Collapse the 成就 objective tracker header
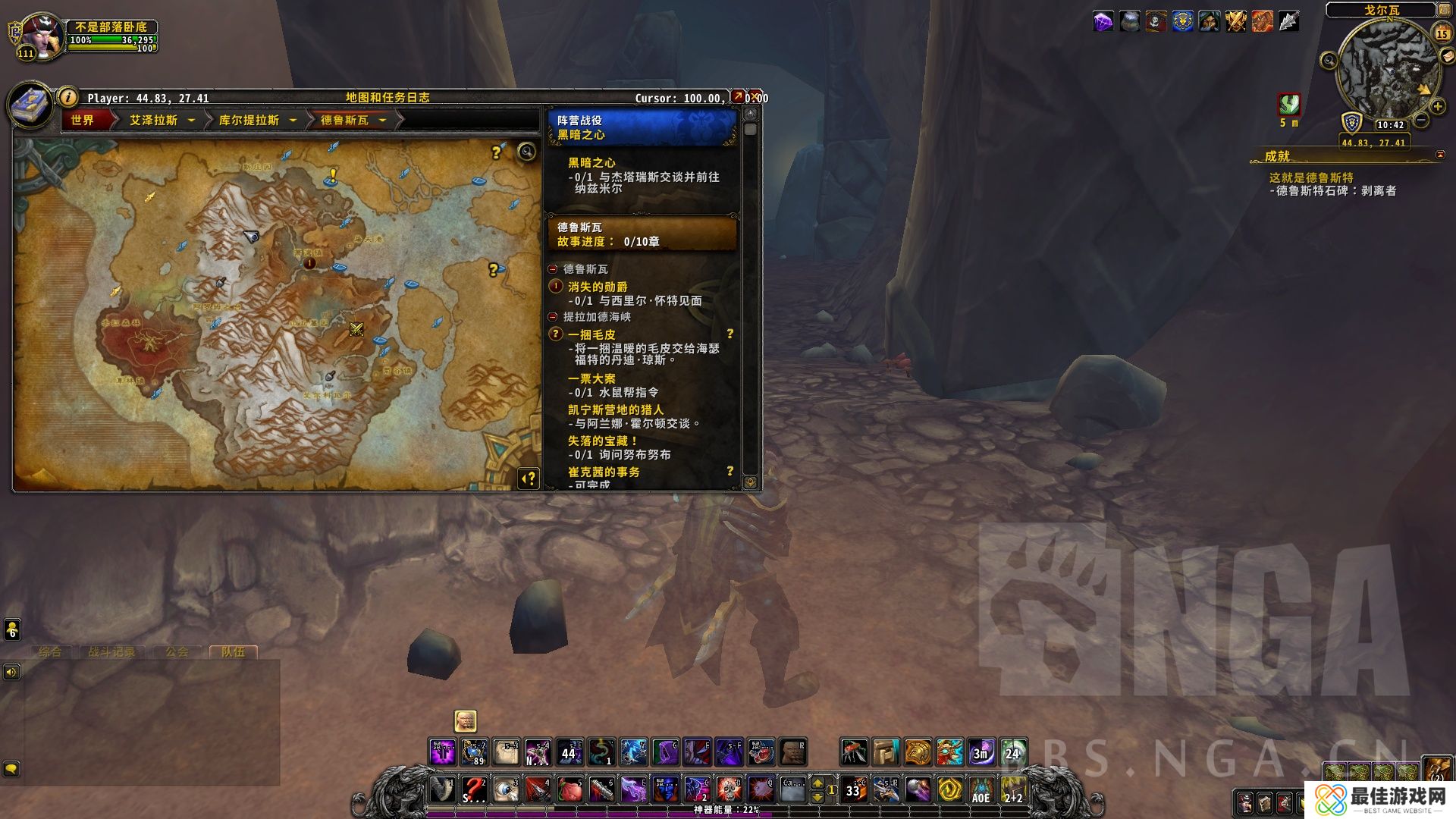The width and height of the screenshot is (1456, 819). (x=1440, y=155)
